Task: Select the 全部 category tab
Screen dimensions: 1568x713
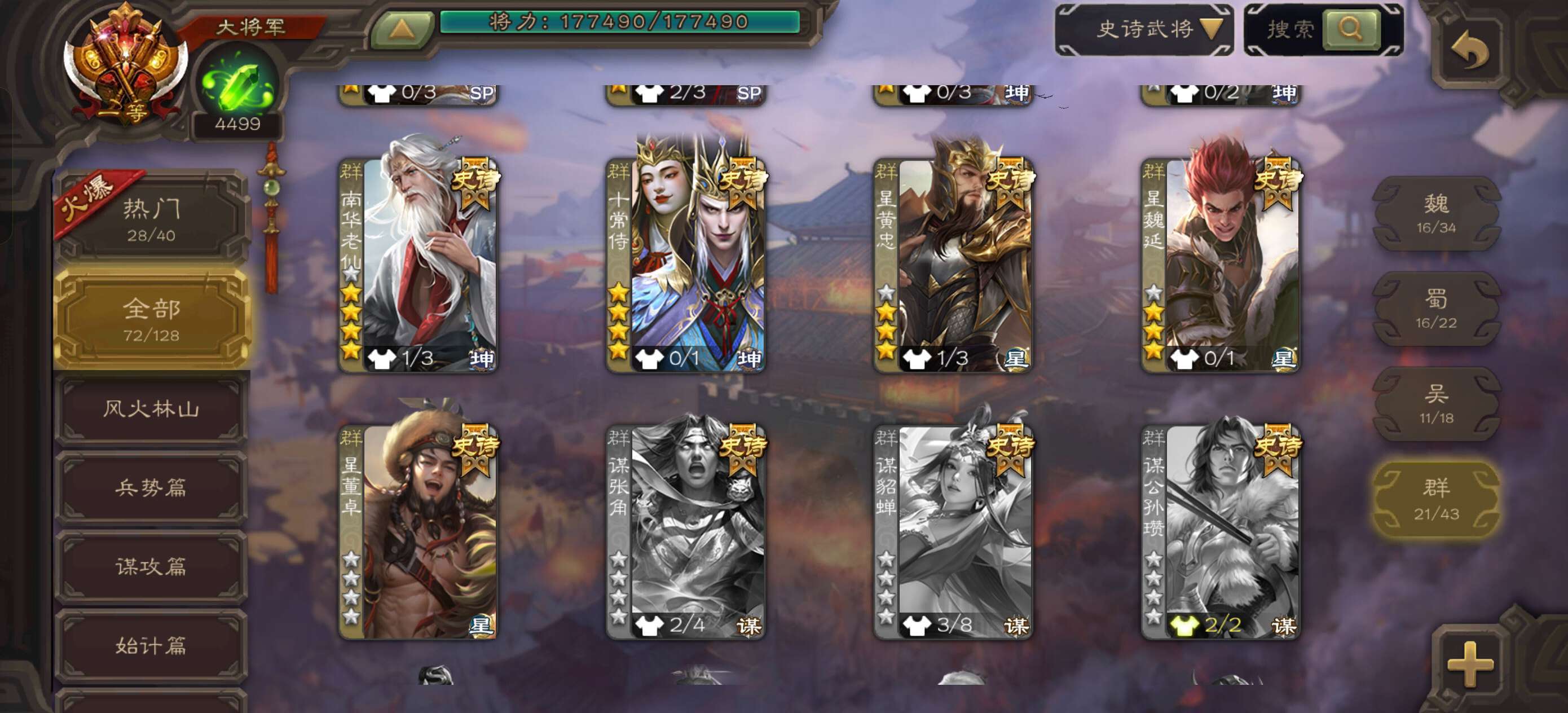Action: point(151,319)
